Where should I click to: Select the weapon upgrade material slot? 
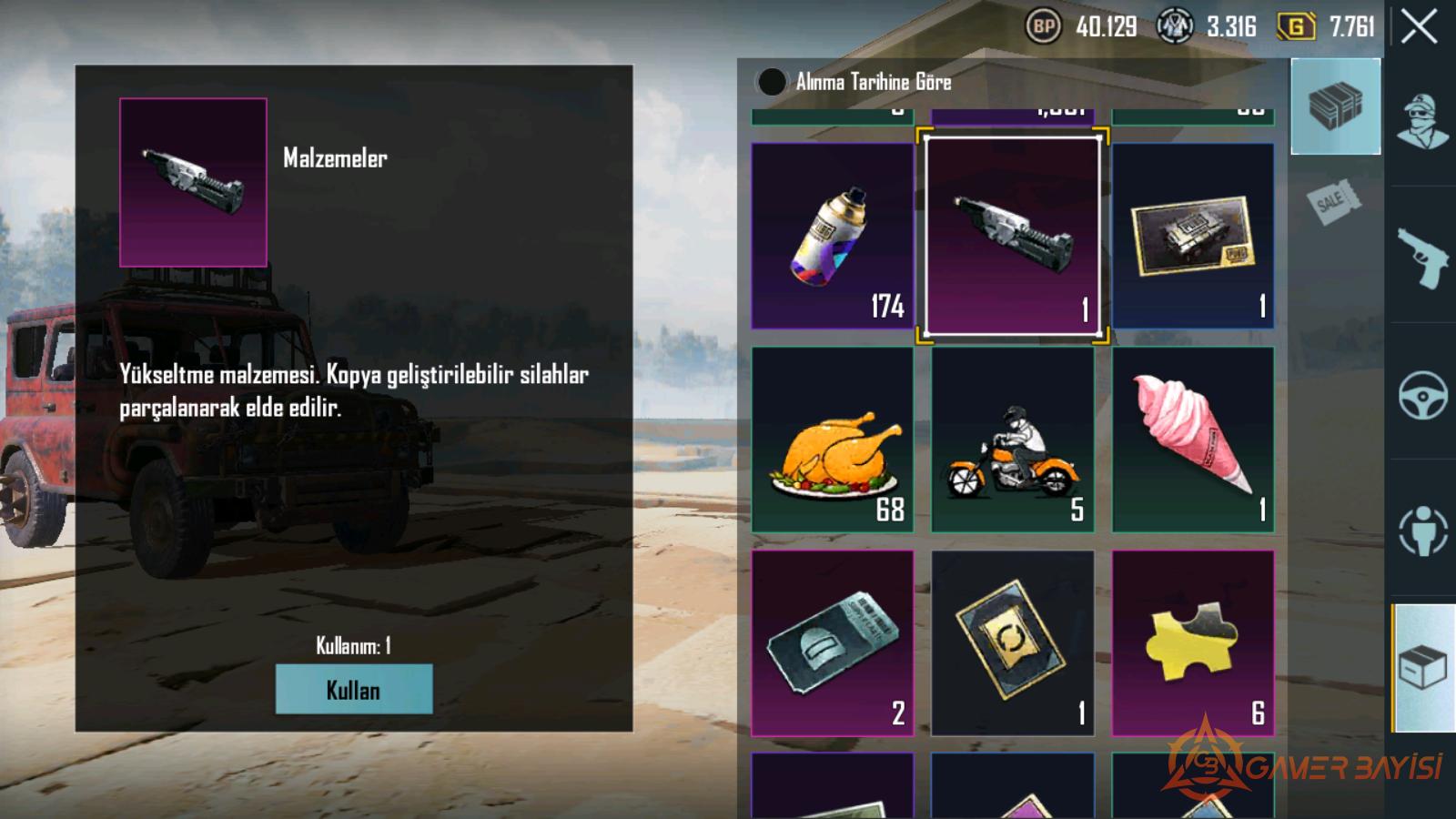(x=1012, y=236)
